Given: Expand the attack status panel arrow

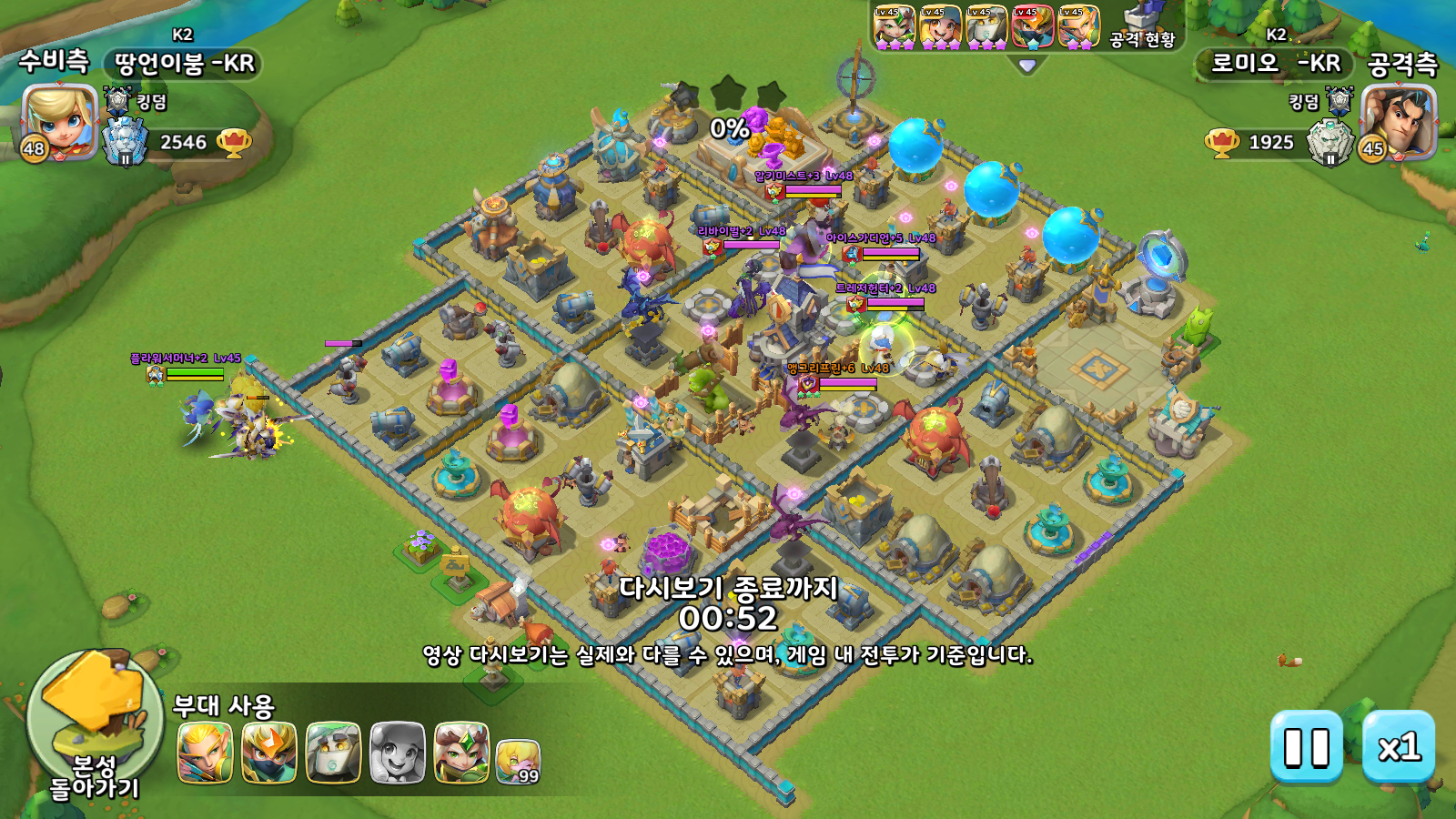Looking at the screenshot, I should point(1027,66).
